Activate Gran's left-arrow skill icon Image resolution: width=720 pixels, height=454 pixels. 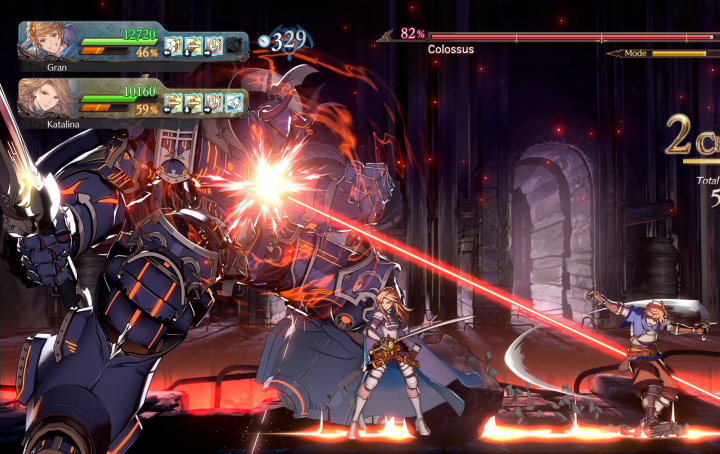coord(173,45)
